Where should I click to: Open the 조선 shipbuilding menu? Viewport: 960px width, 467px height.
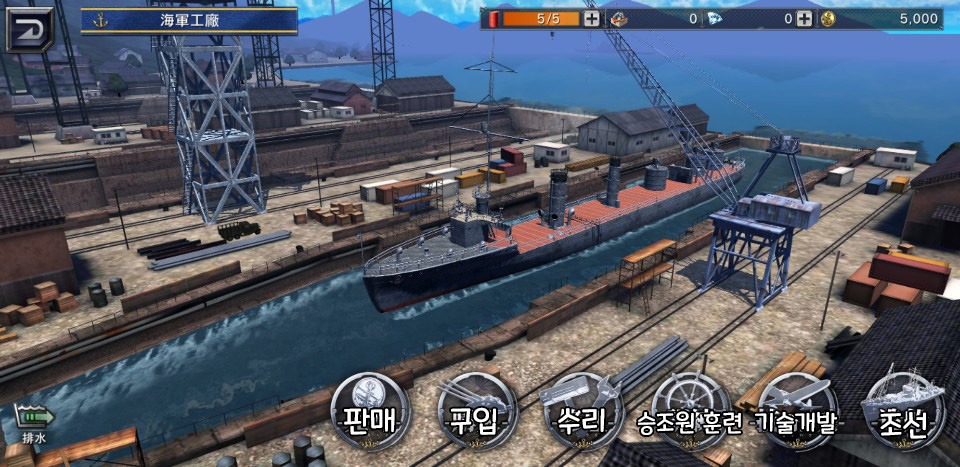(903, 412)
